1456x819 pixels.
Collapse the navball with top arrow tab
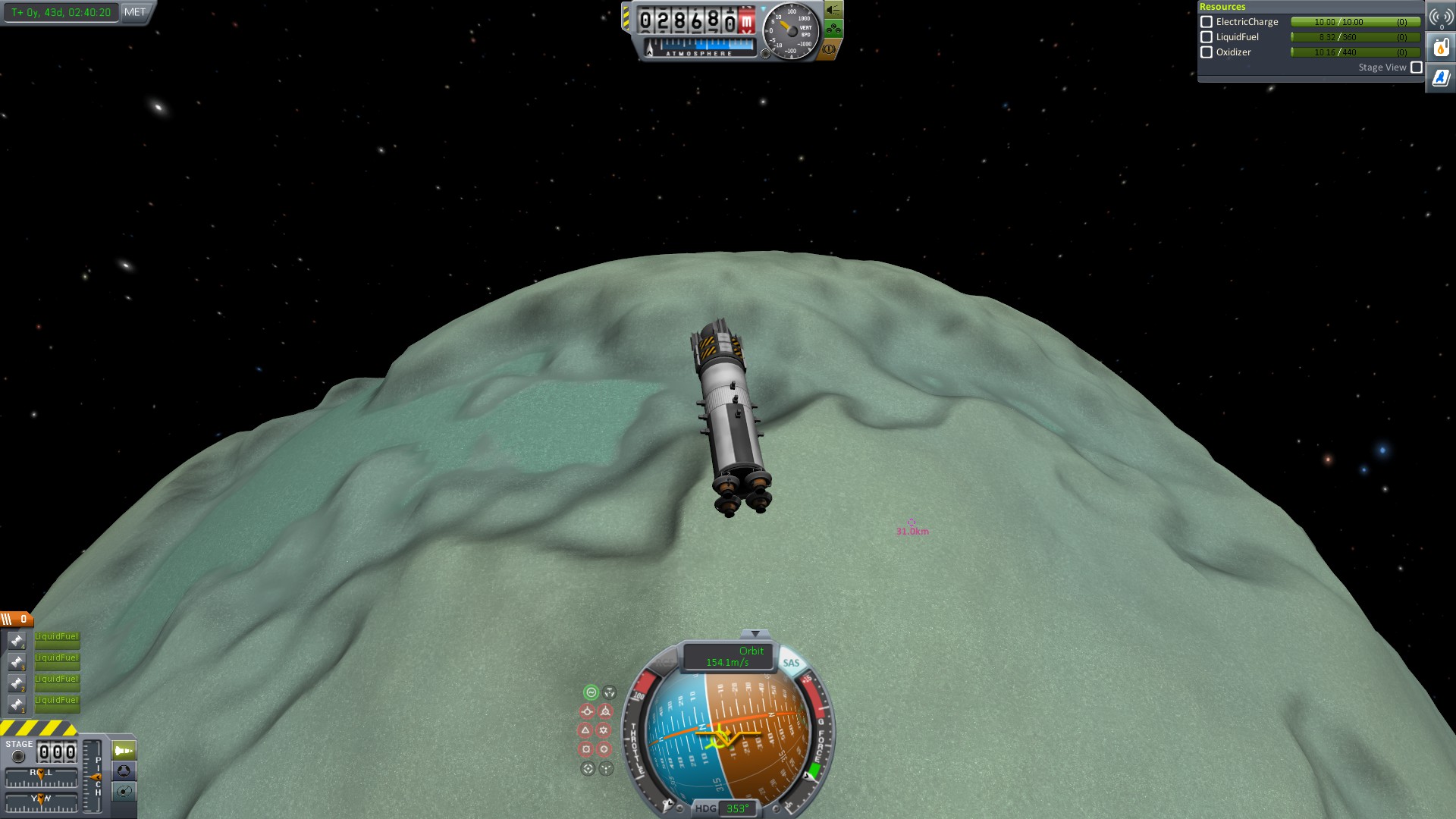coord(755,633)
